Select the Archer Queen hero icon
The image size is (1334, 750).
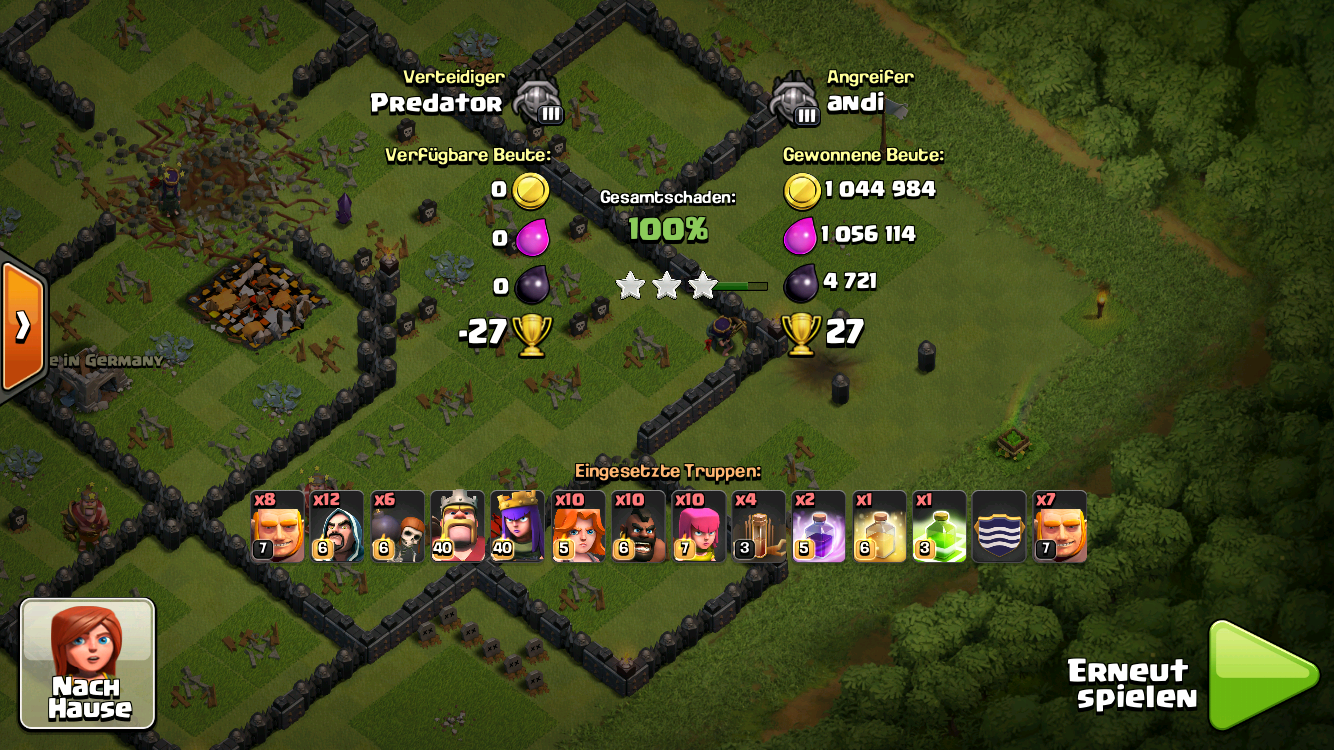(517, 526)
